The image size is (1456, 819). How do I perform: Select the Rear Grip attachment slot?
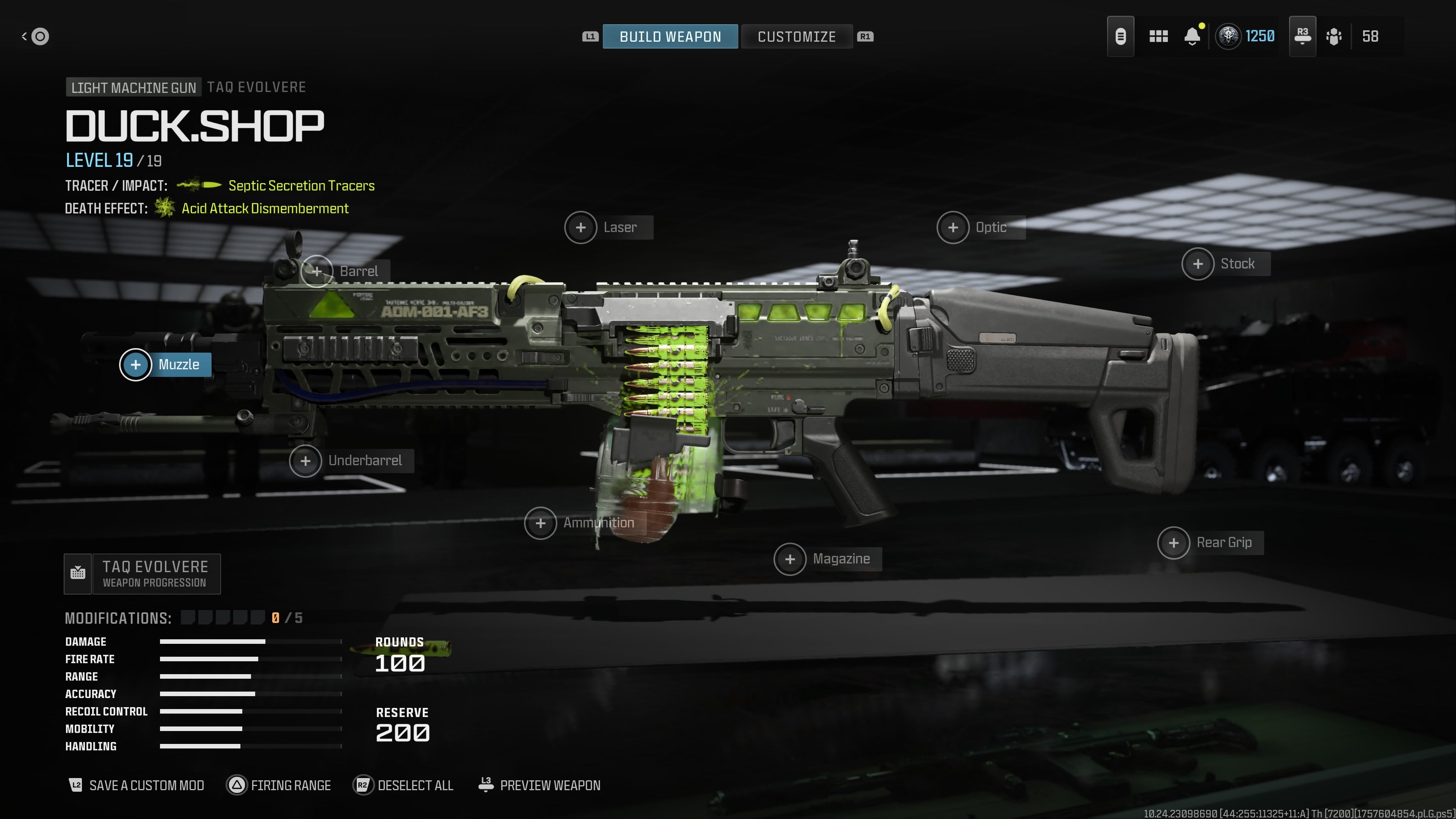point(1174,543)
